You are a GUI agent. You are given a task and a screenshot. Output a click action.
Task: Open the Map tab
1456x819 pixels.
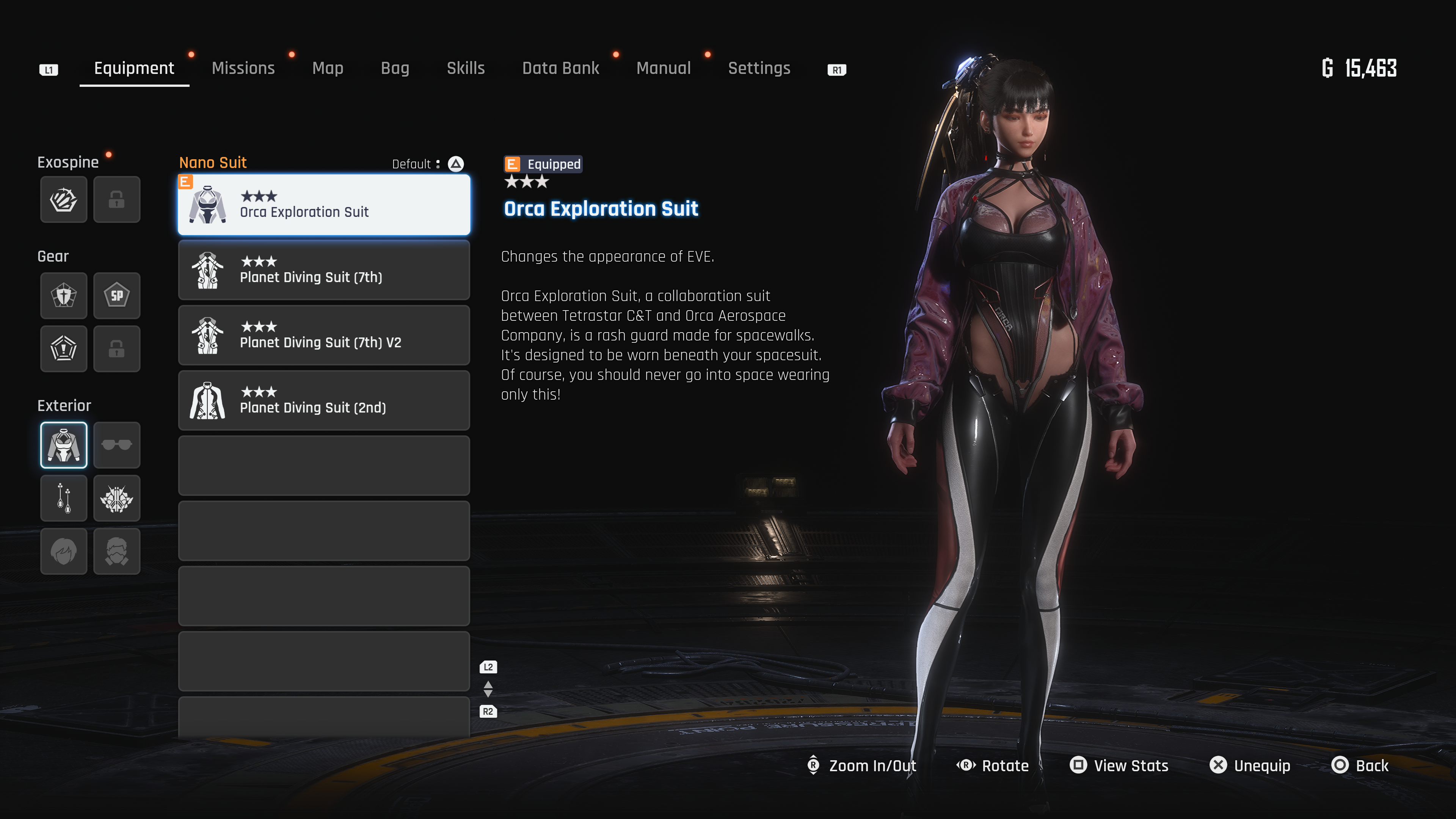[x=328, y=68]
